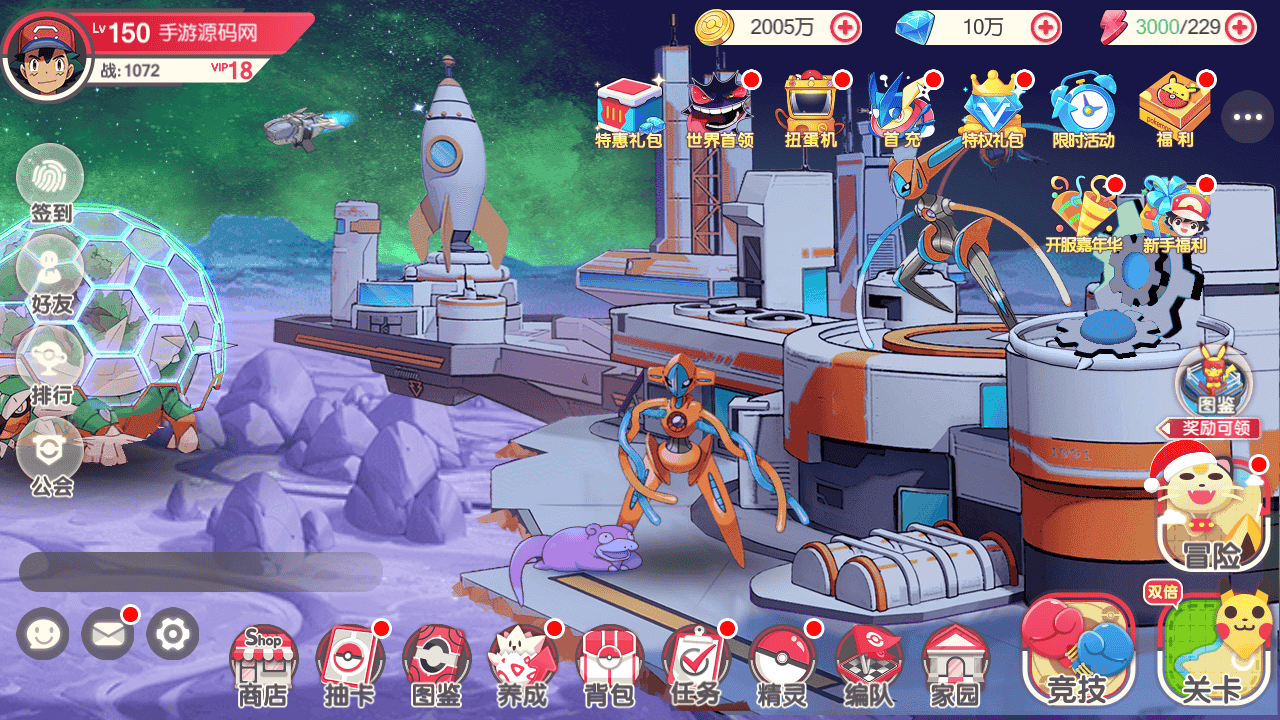The image size is (1280, 720).
Task: Open the 背包 backpack
Action: point(610,665)
